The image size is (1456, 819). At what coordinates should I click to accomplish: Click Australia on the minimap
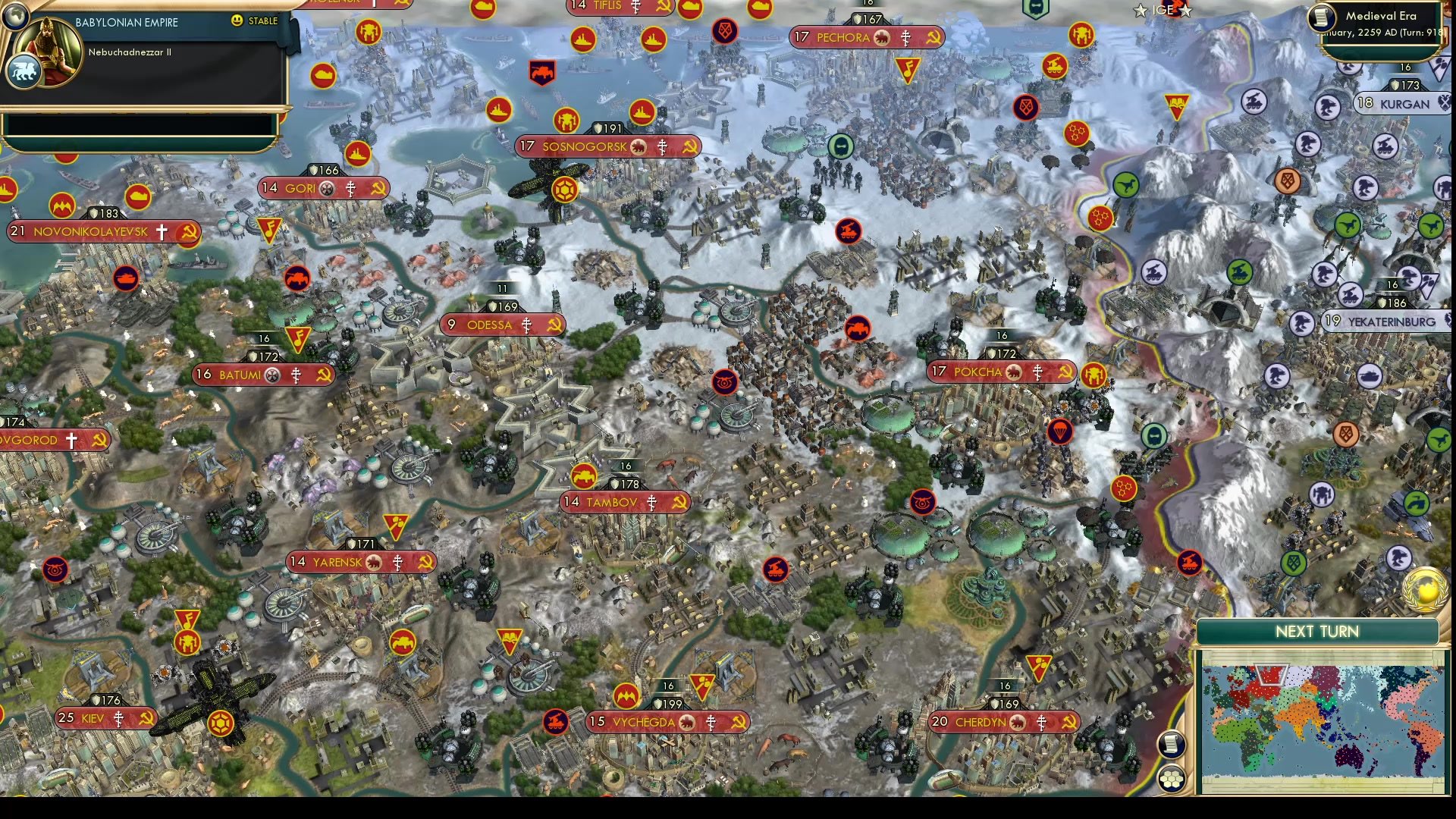[1348, 756]
